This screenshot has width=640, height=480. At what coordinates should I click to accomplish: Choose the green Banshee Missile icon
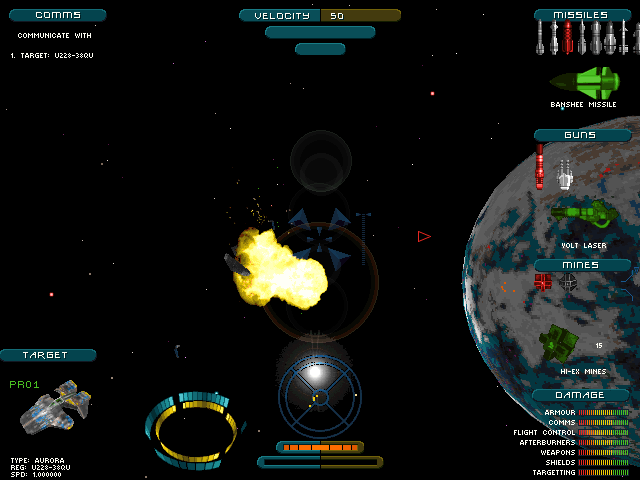click(584, 81)
